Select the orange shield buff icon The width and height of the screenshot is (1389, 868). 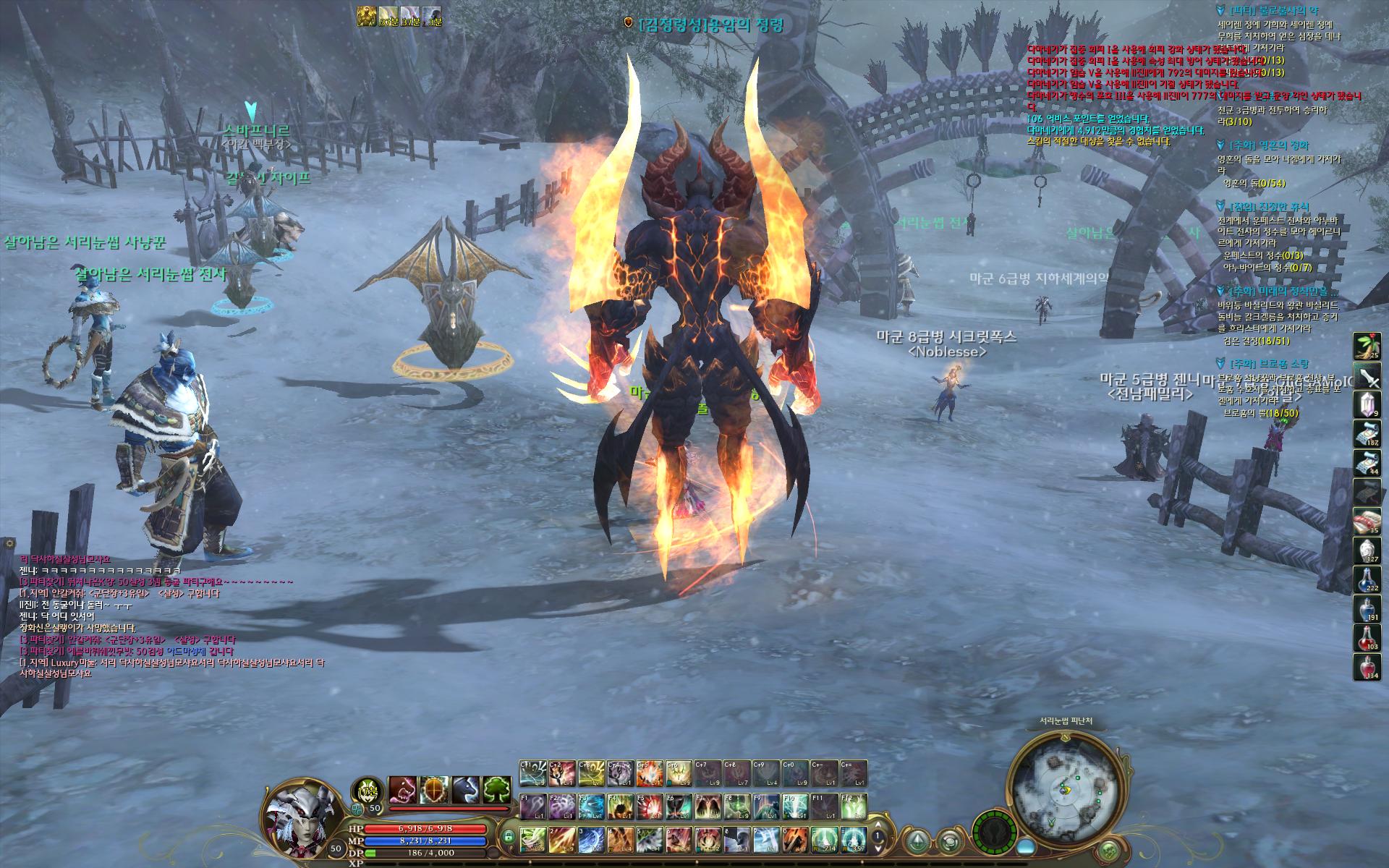pos(434,790)
